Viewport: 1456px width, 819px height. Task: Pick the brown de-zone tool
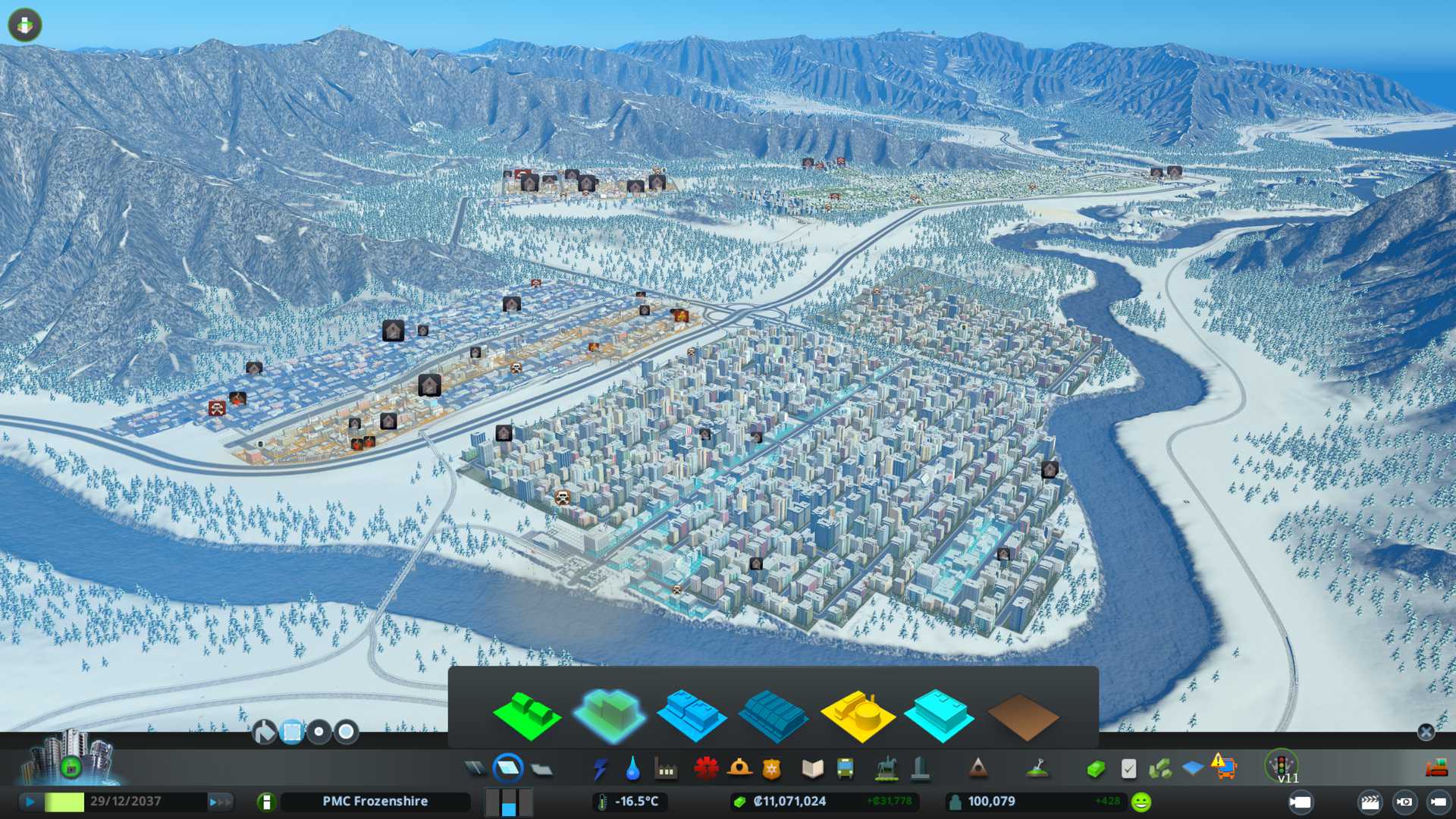1022,717
